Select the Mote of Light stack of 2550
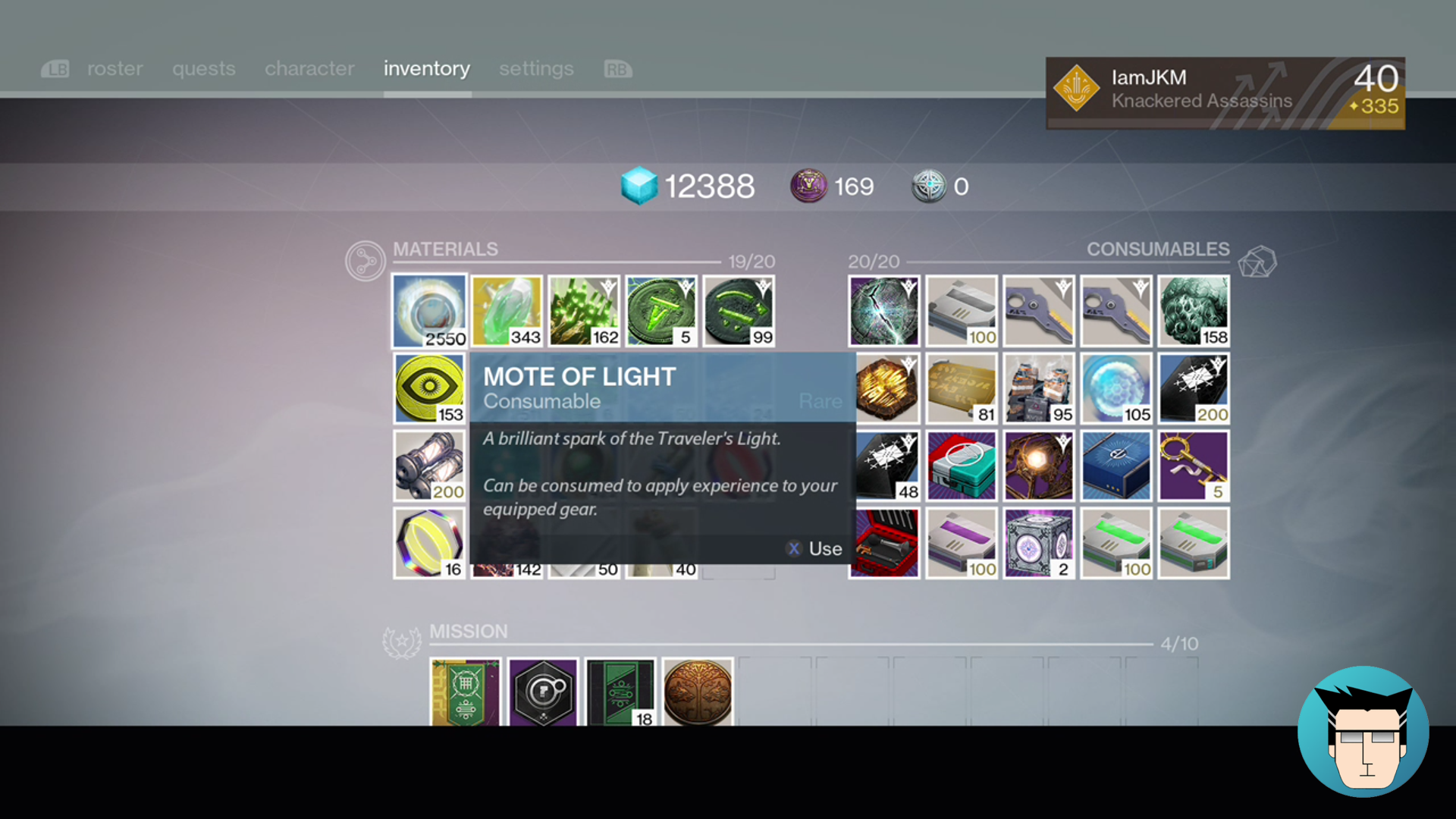 429,312
